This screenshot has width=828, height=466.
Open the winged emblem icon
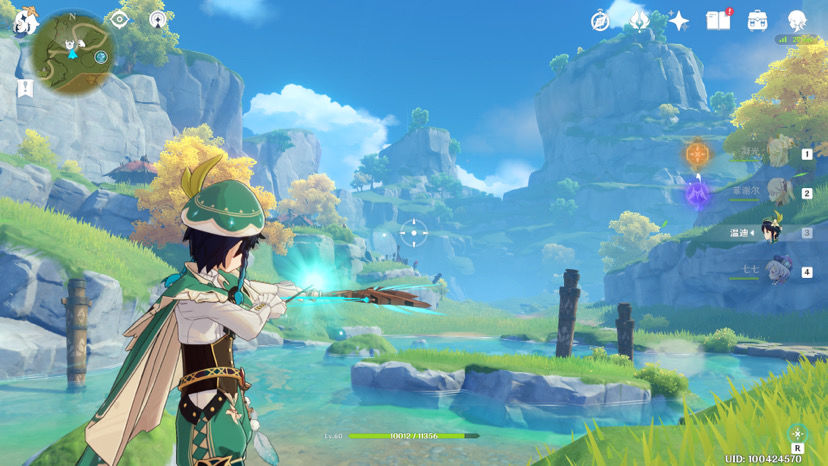(x=640, y=20)
